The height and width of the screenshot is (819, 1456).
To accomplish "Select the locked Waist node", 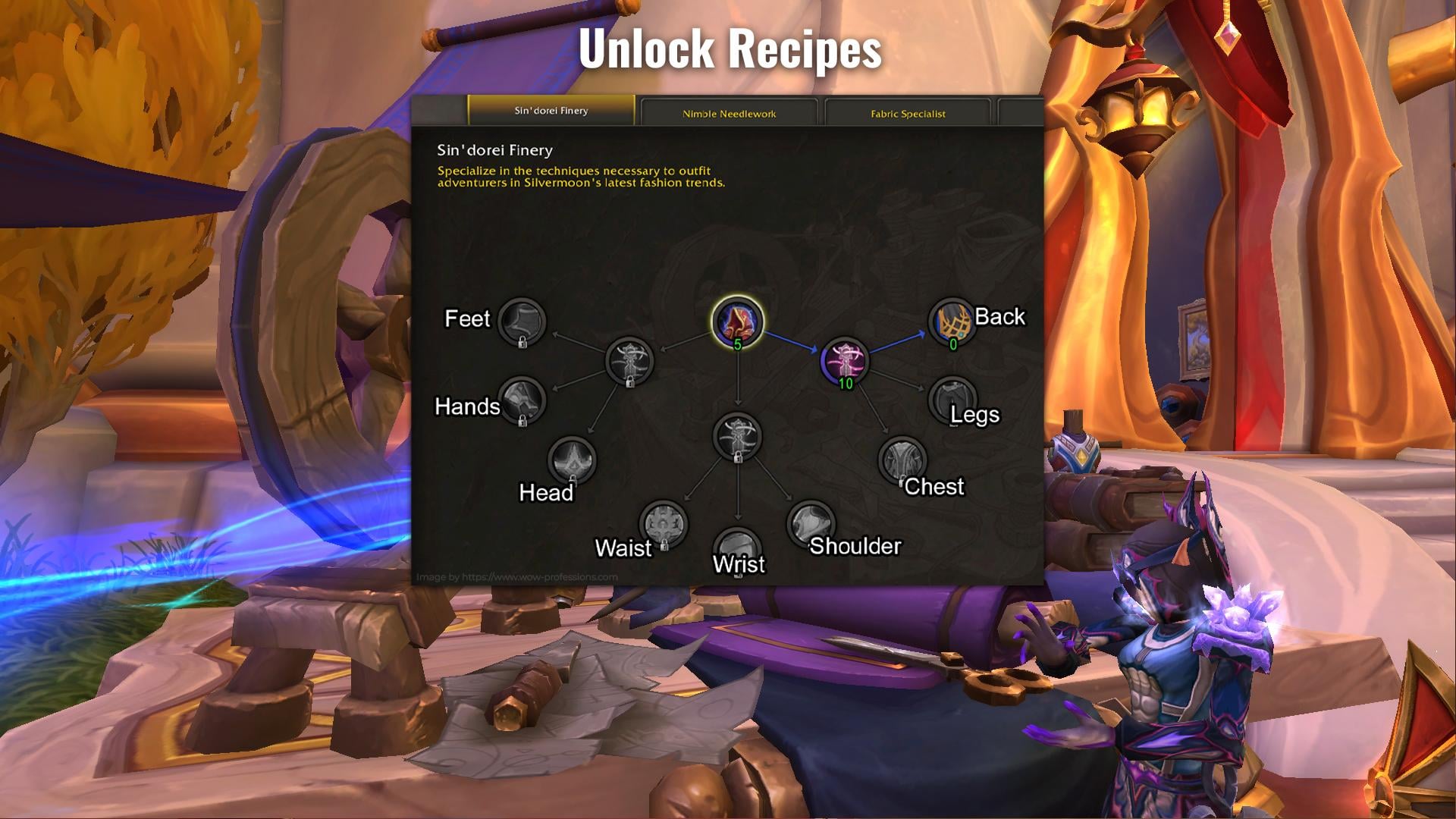I will (x=664, y=524).
